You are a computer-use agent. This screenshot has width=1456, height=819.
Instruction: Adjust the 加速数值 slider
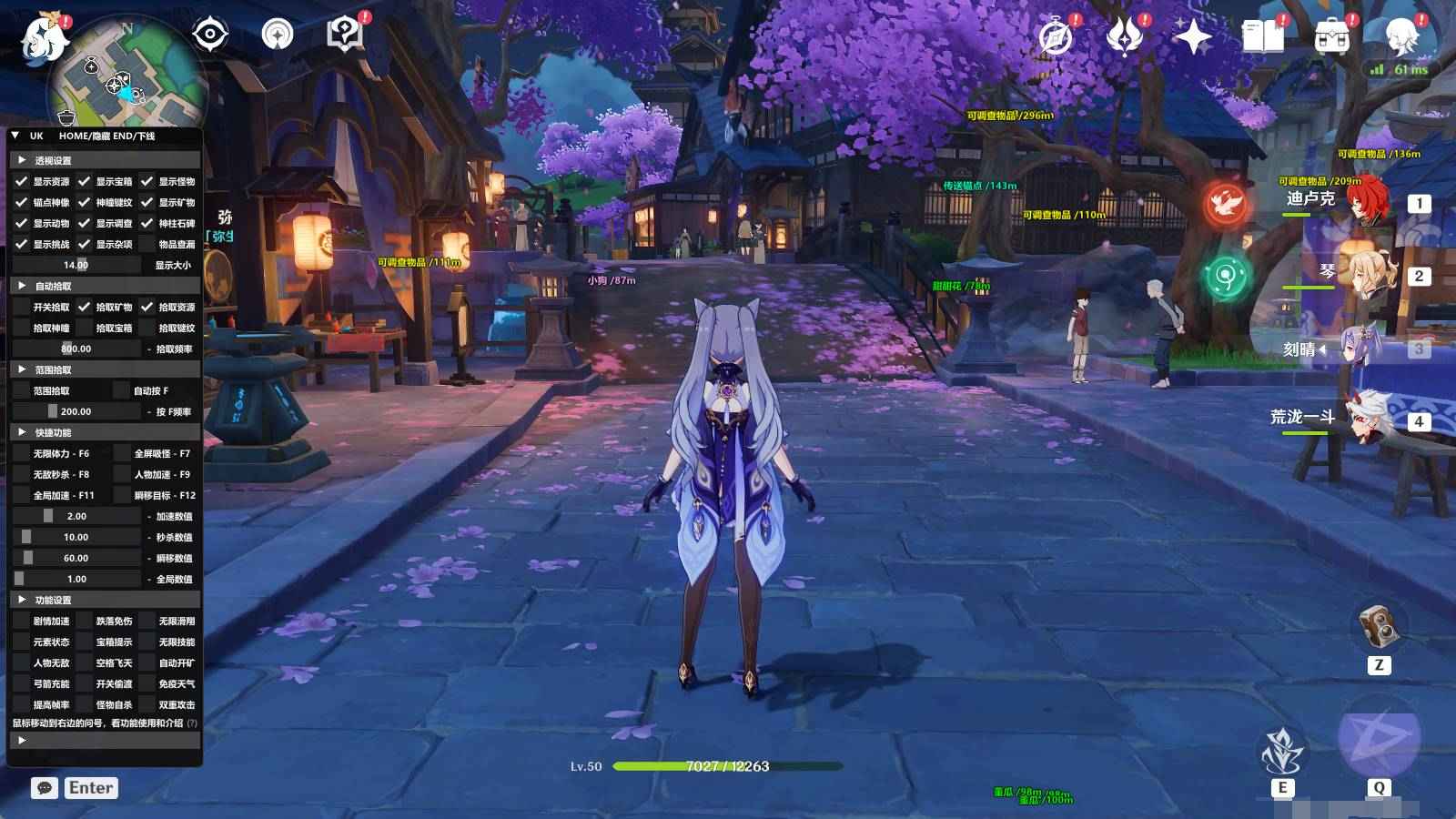50,515
